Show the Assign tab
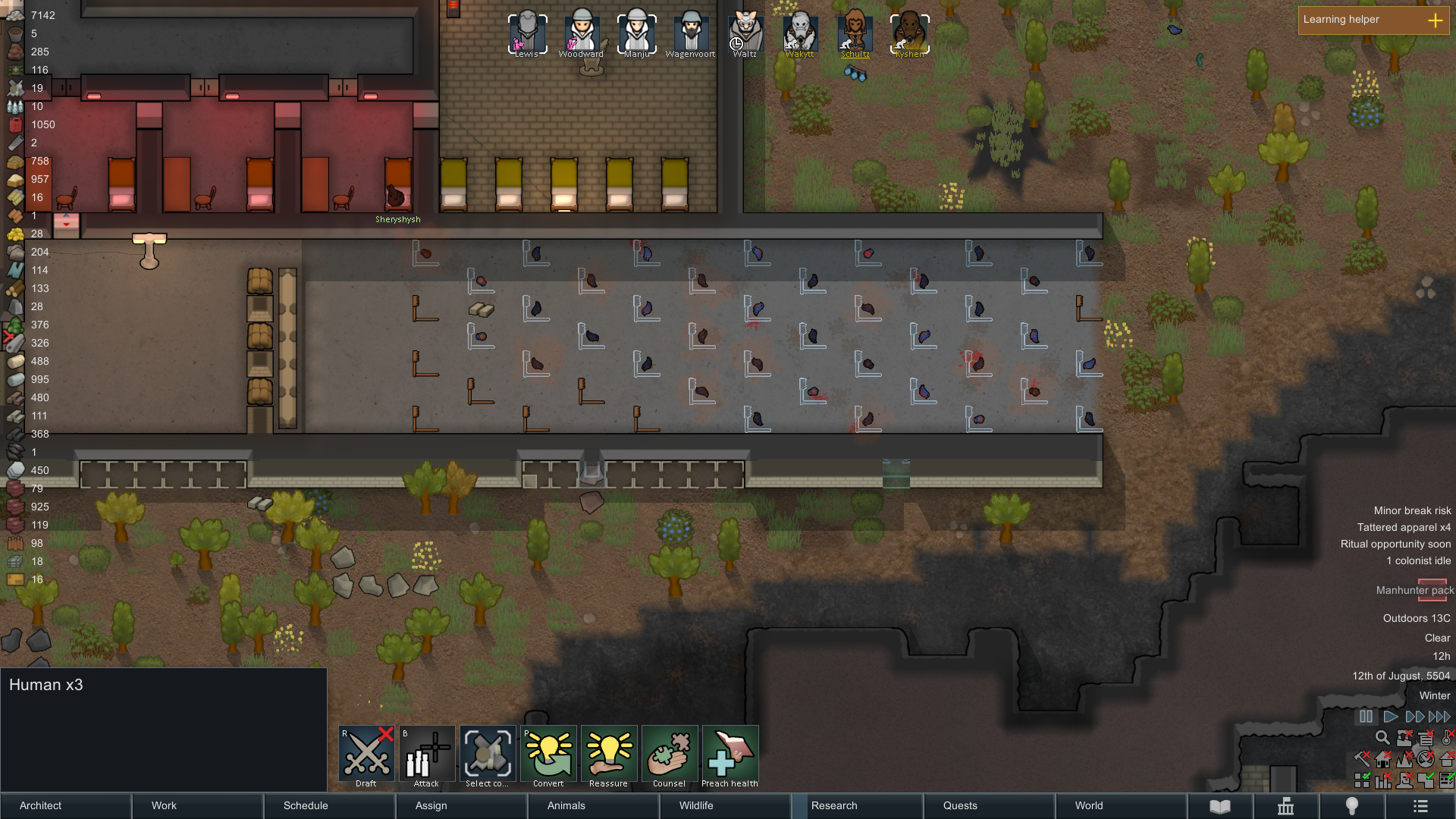The width and height of the screenshot is (1456, 819). 461,805
